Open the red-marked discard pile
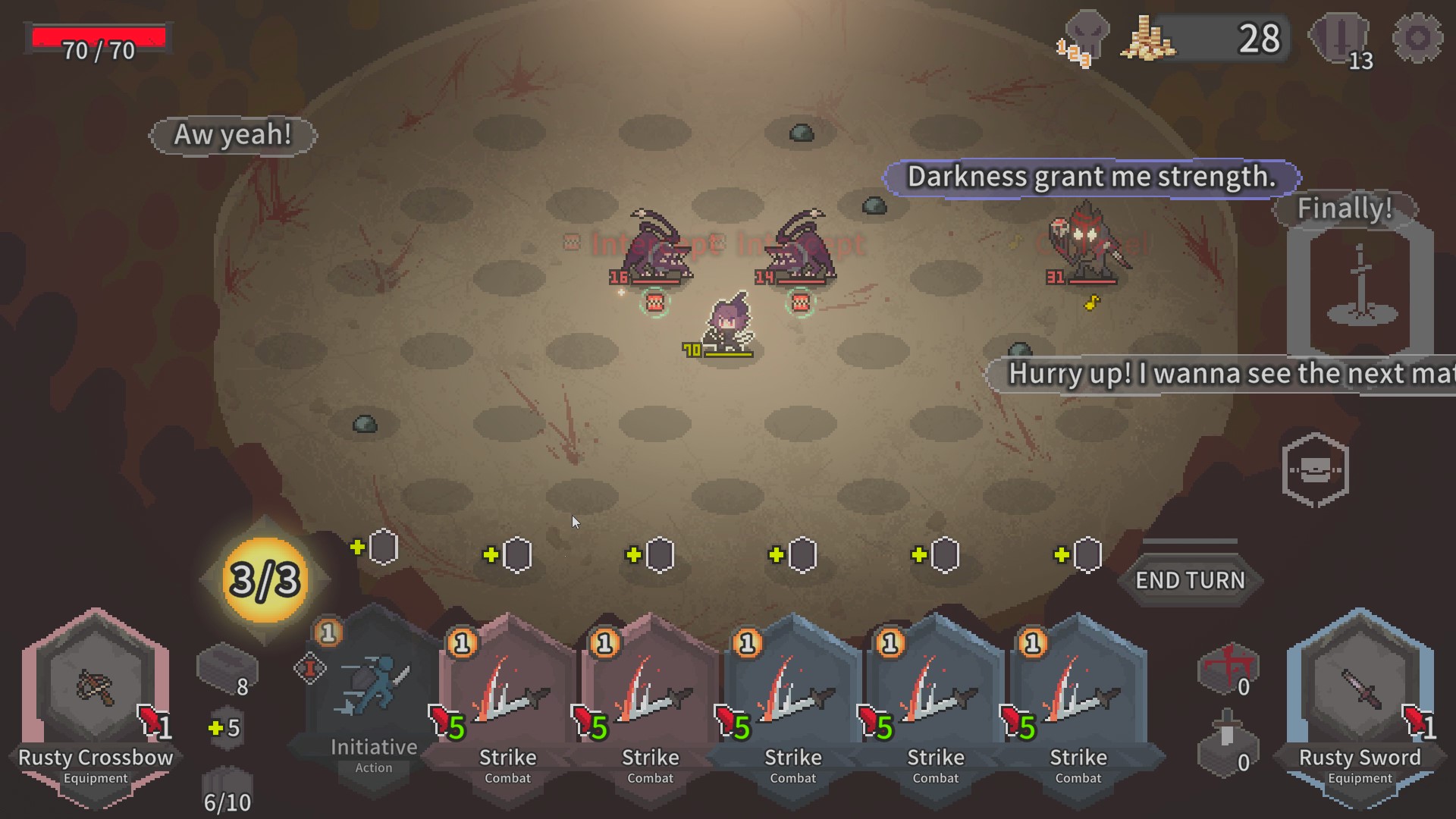 coord(1228,669)
